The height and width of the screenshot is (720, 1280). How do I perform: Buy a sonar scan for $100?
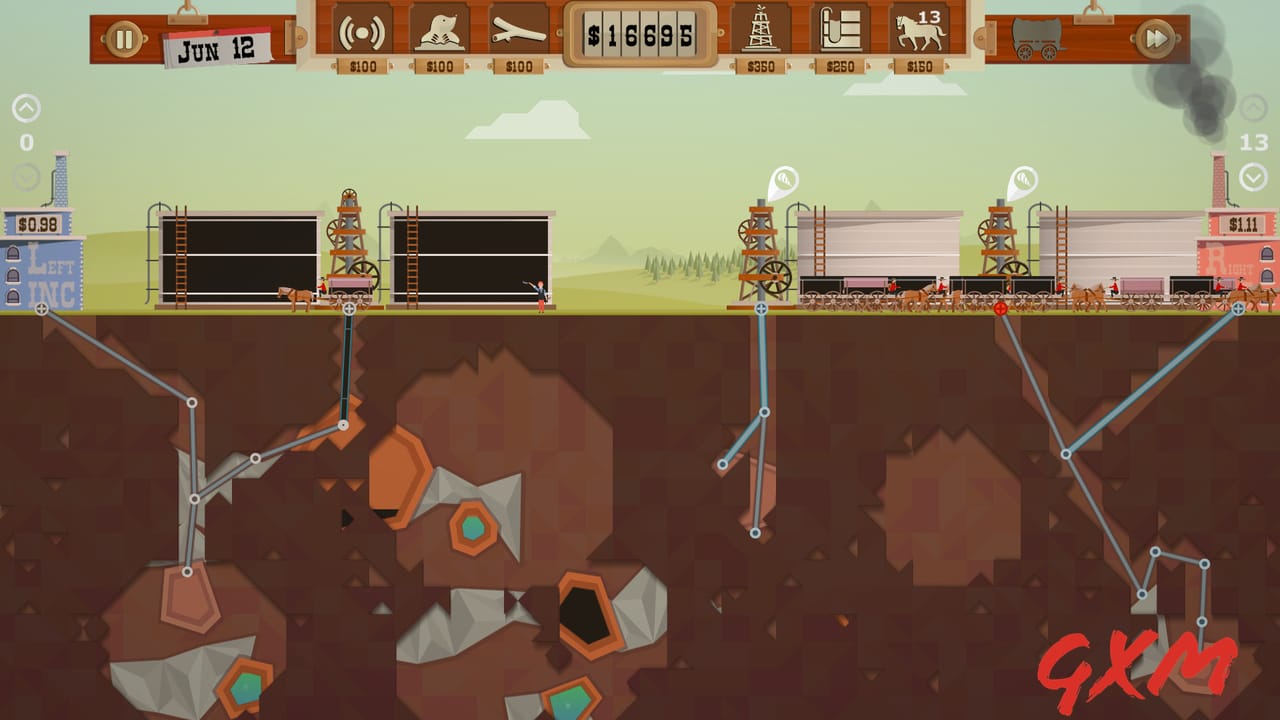click(x=360, y=35)
